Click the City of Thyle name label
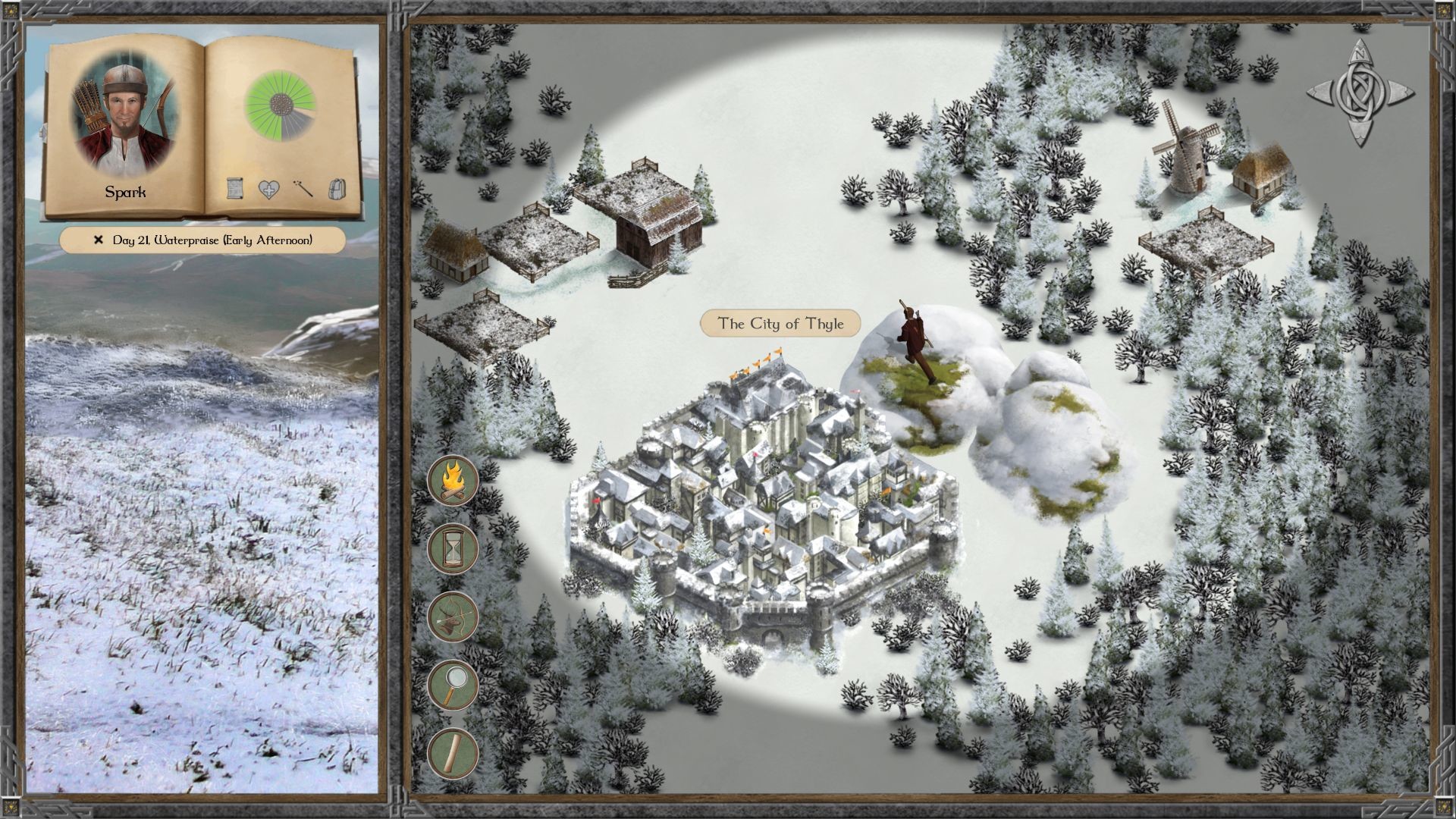 pyautogui.click(x=781, y=322)
